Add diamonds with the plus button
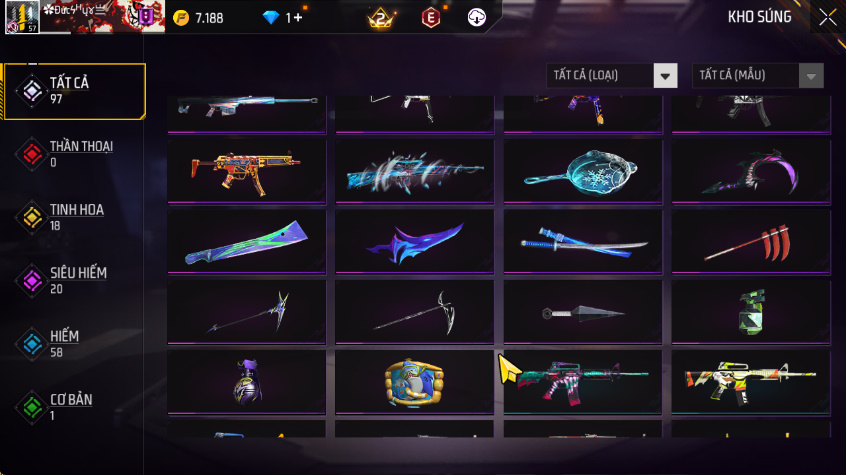The width and height of the screenshot is (846, 475). point(297,18)
